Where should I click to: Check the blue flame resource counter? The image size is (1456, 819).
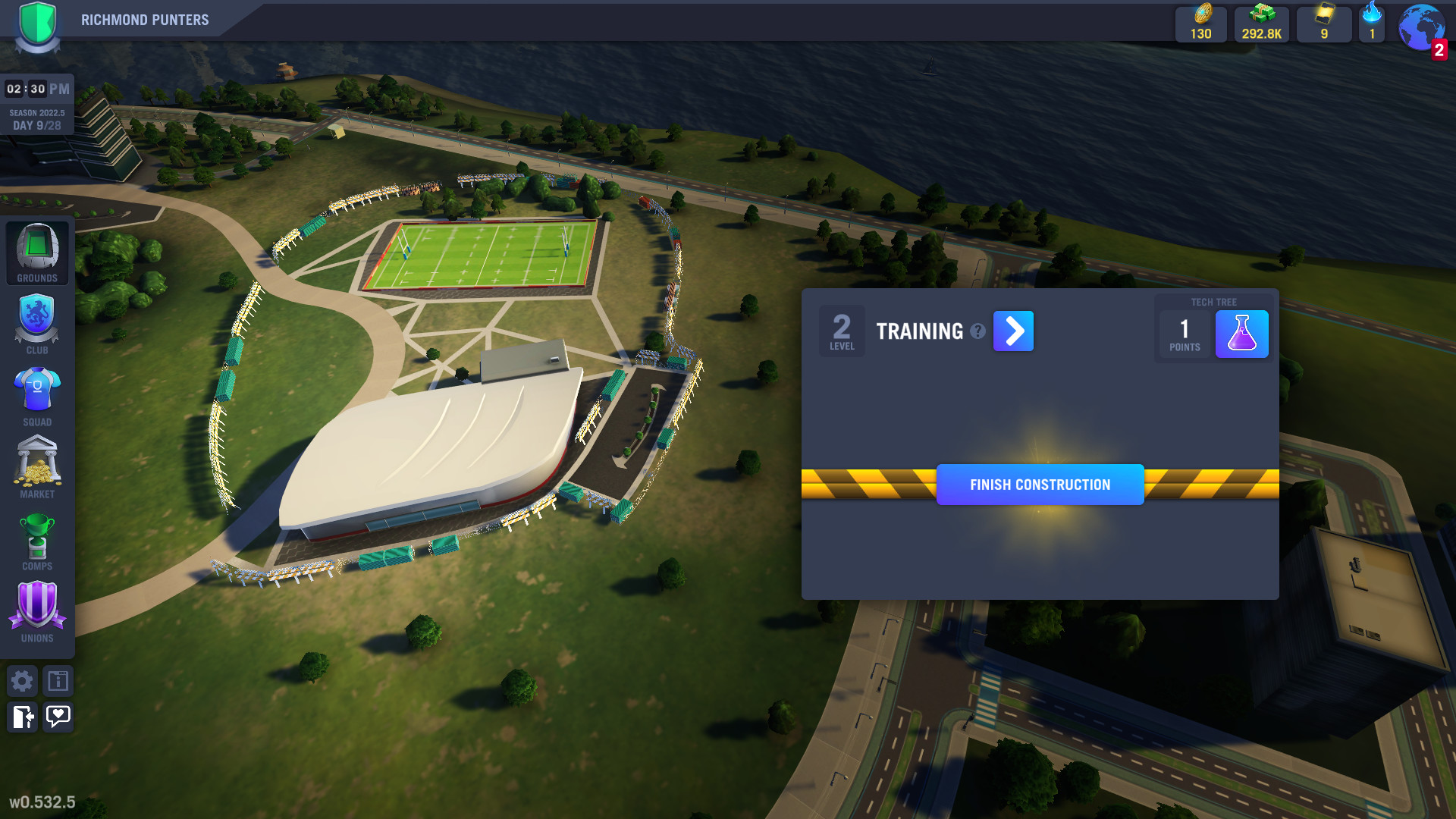tap(1371, 23)
